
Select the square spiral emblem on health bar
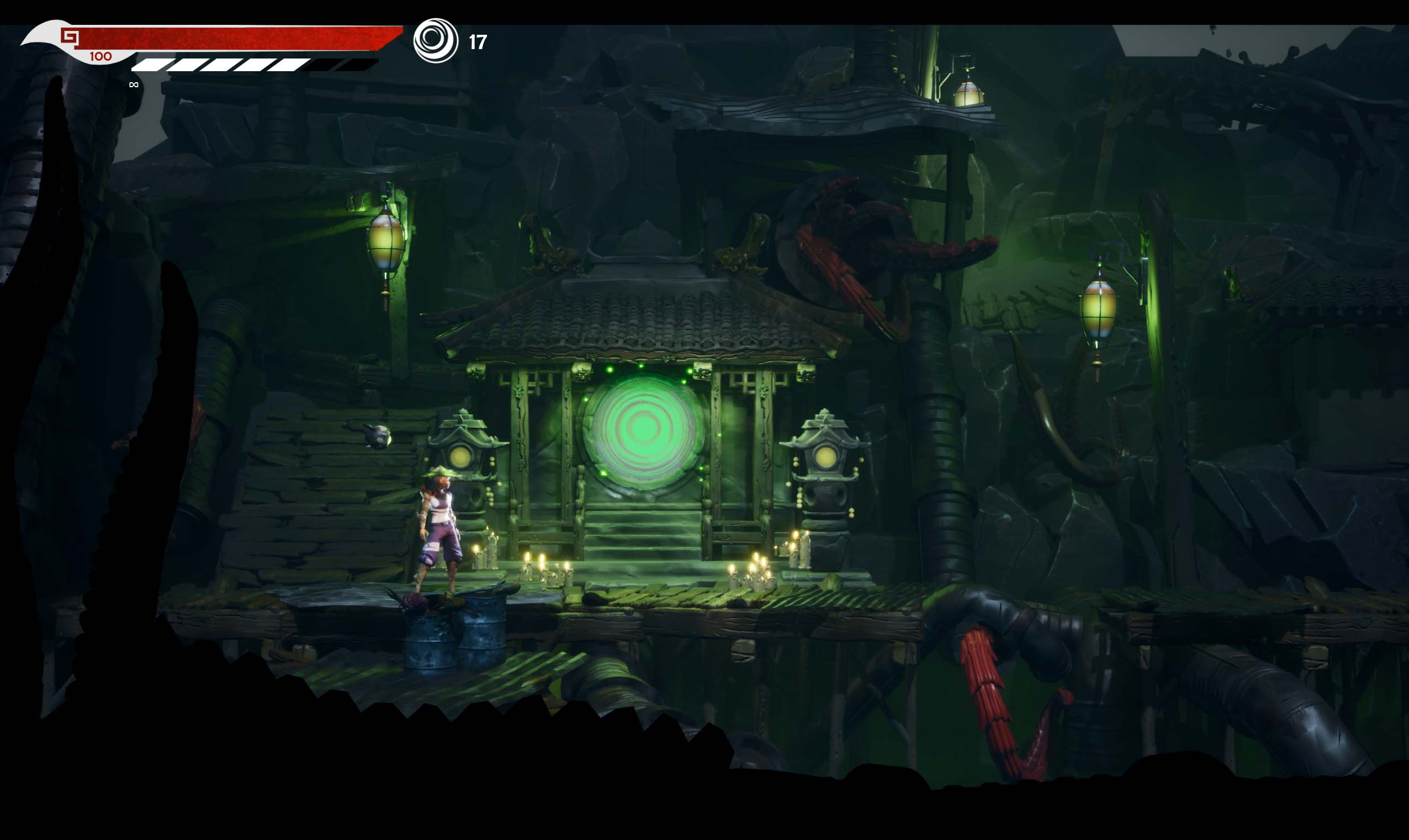click(x=70, y=38)
